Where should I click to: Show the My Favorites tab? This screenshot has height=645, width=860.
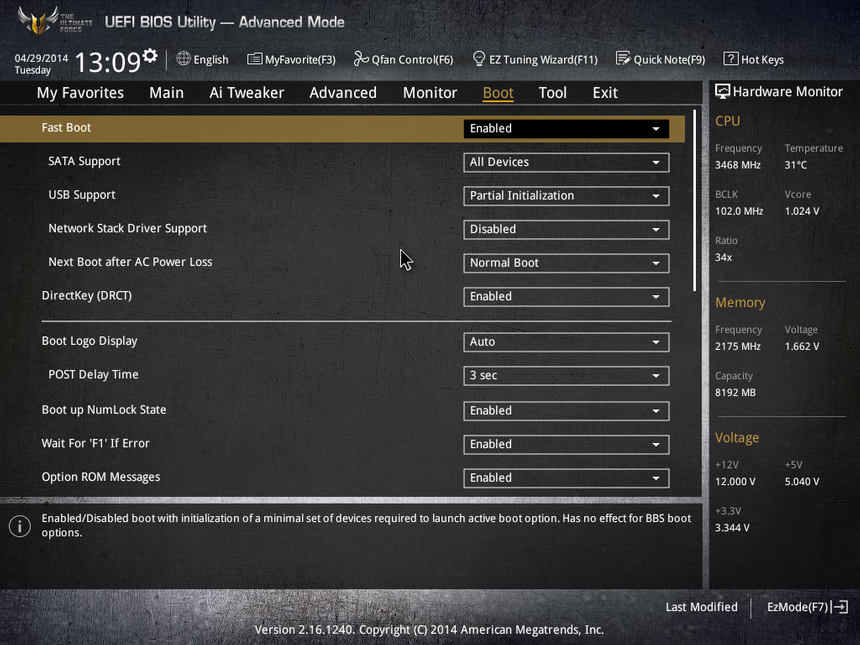[80, 93]
